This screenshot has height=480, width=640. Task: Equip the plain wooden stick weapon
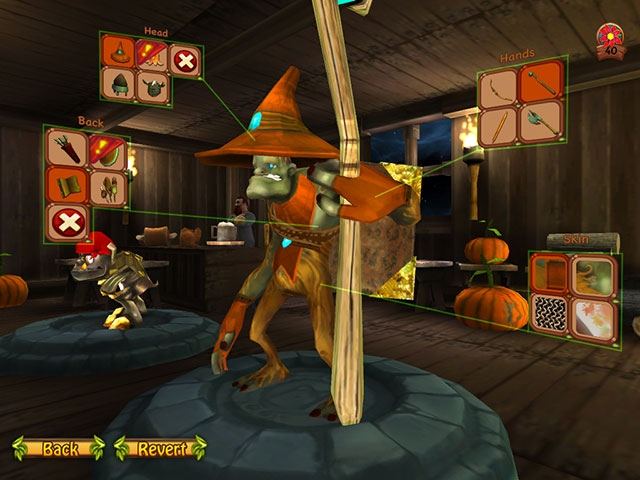(x=498, y=127)
